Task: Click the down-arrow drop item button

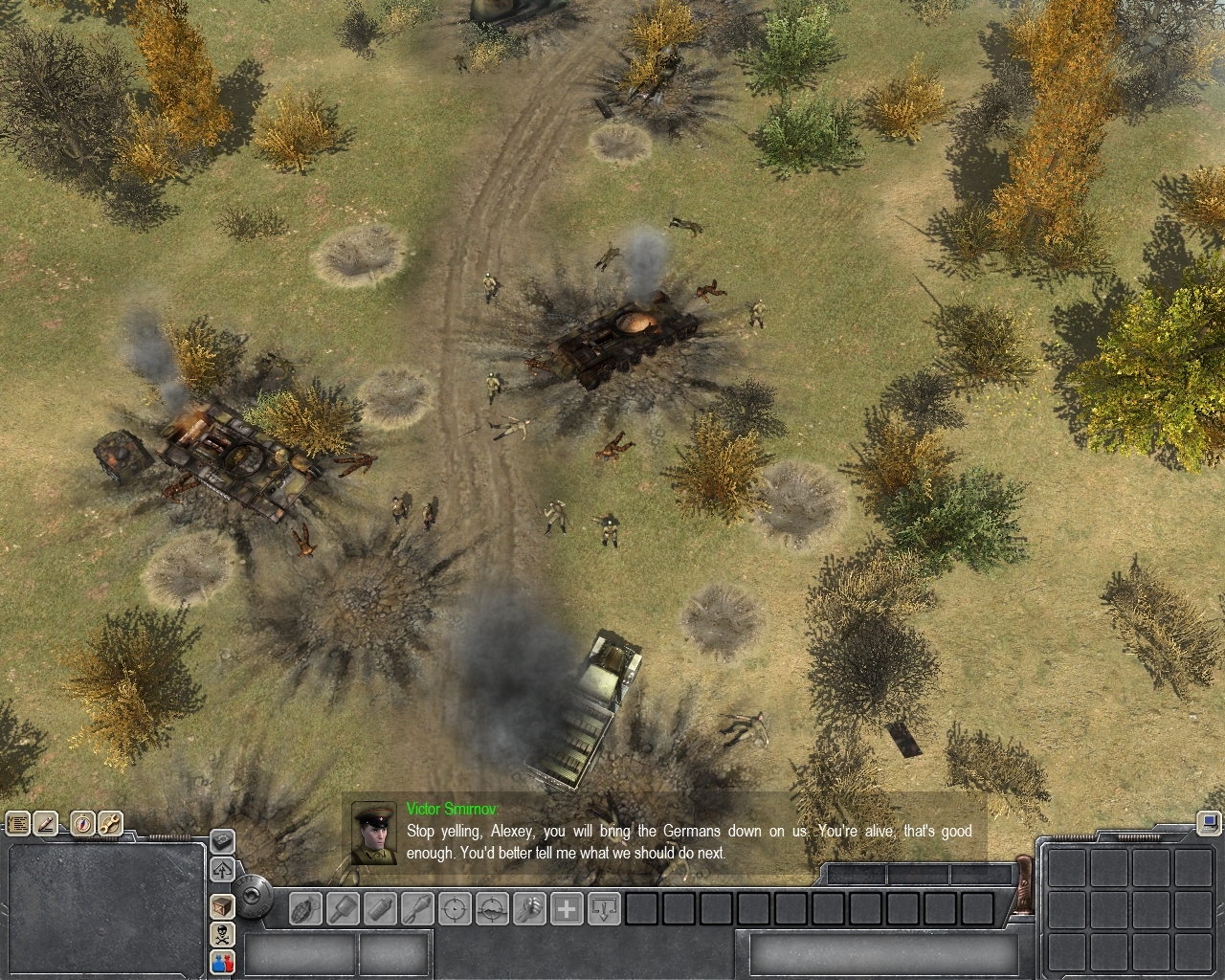Action: 604,908
